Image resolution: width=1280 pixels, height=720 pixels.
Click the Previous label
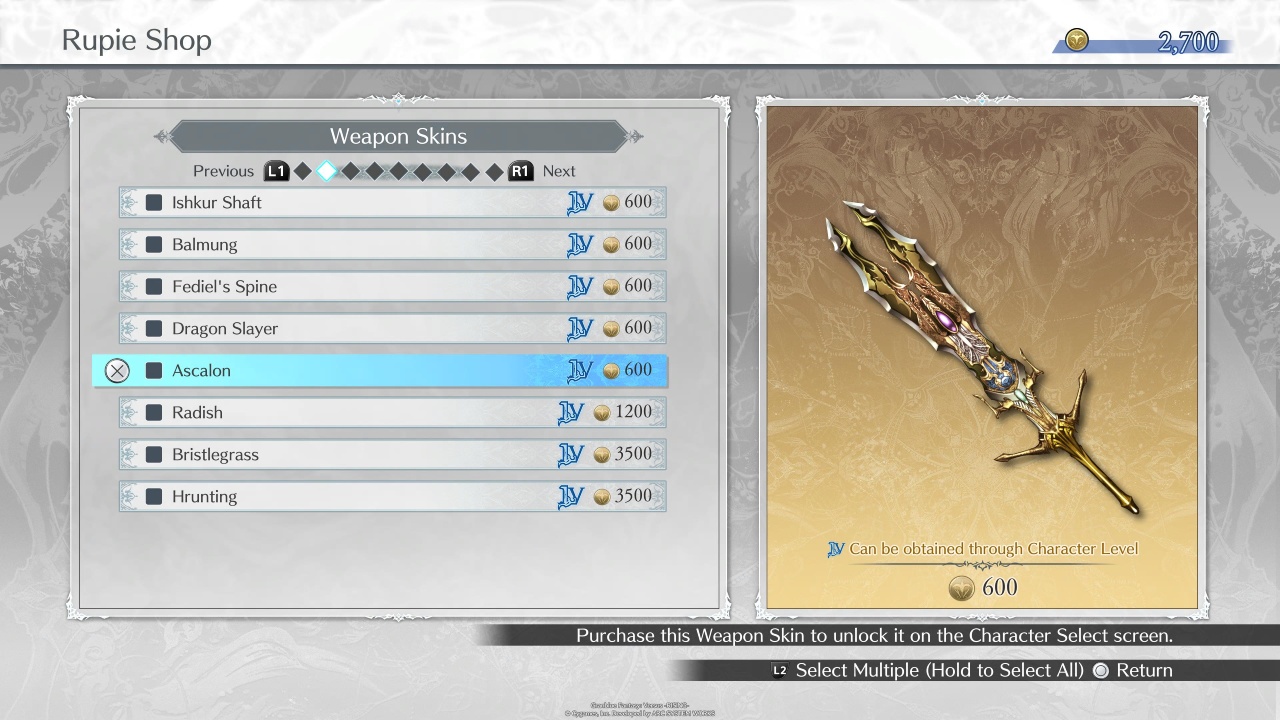(222, 171)
